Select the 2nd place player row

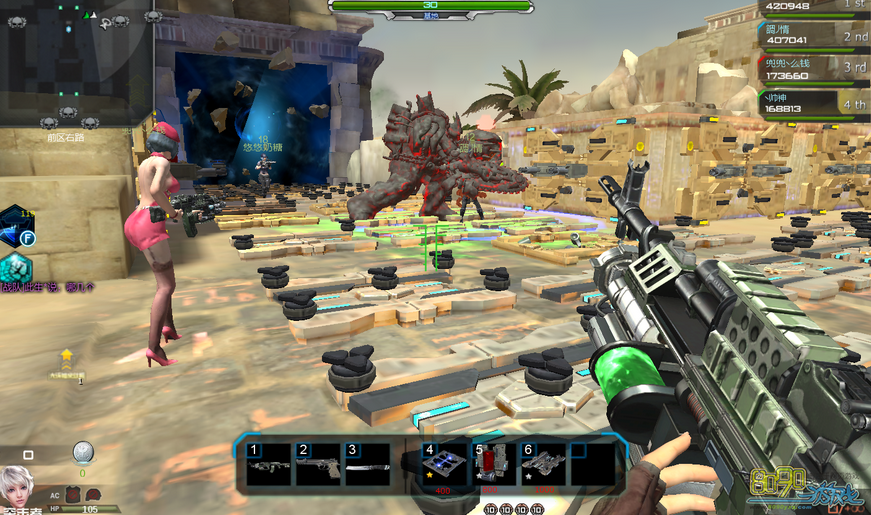tap(812, 37)
